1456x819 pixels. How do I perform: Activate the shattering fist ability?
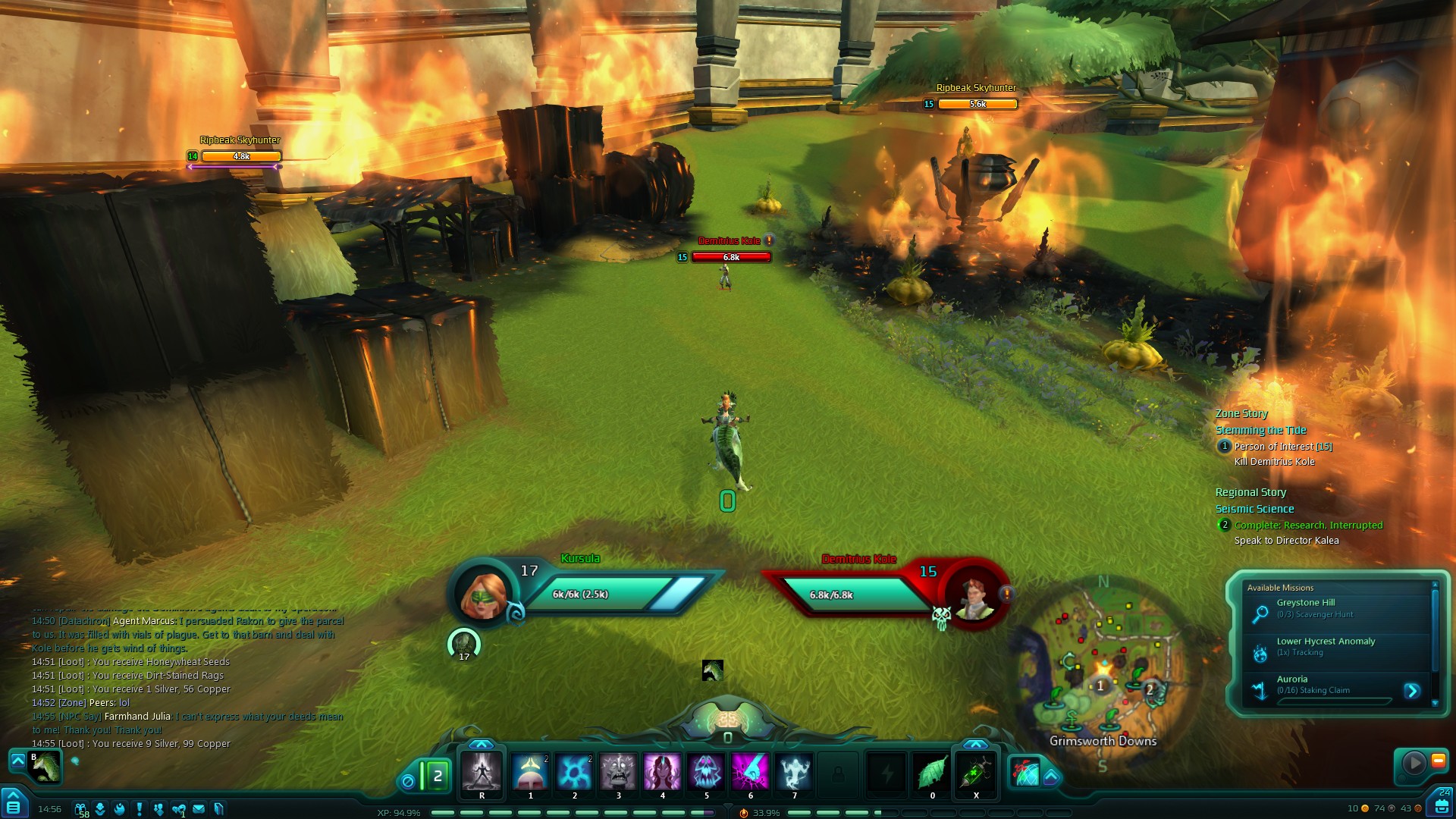(750, 772)
